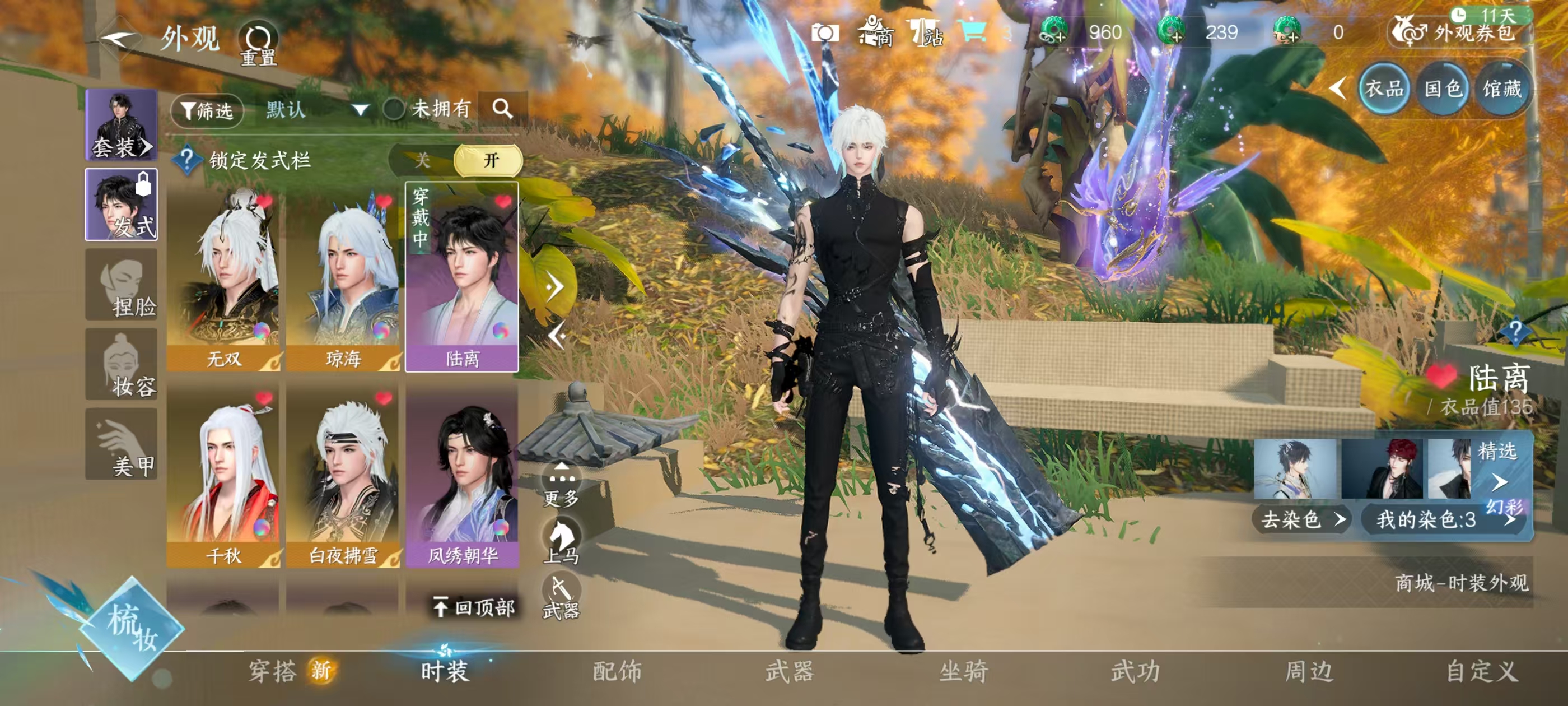This screenshot has width=1568, height=706.
Task: Go back using the top-left arrow
Action: [x=118, y=40]
